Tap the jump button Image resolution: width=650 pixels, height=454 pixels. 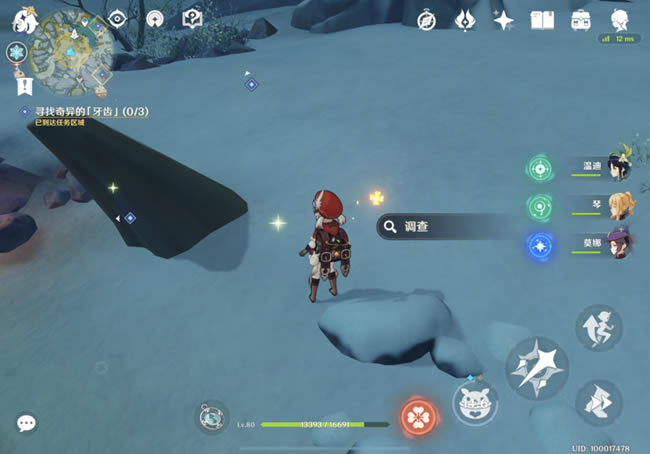pyautogui.click(x=598, y=328)
